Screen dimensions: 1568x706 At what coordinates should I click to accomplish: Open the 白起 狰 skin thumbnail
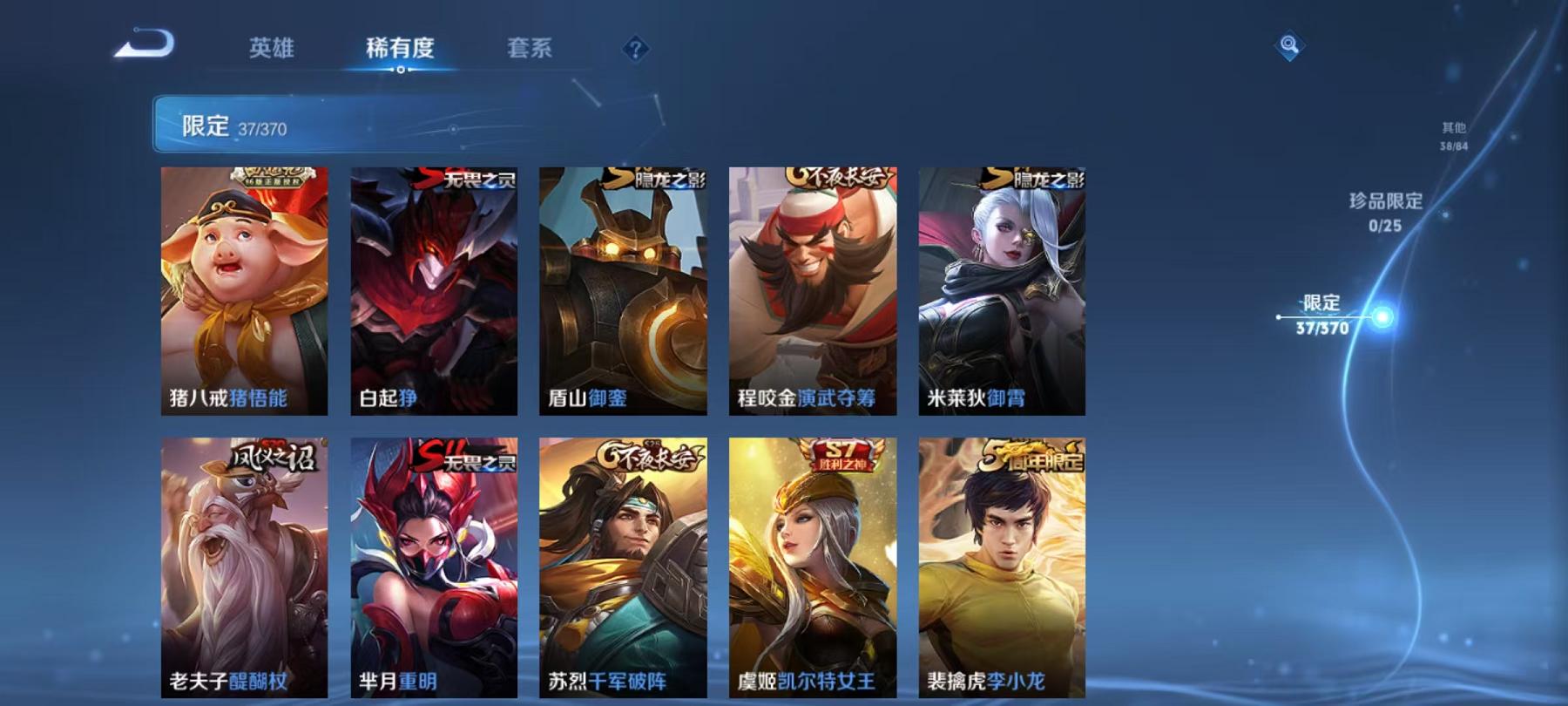coord(434,288)
